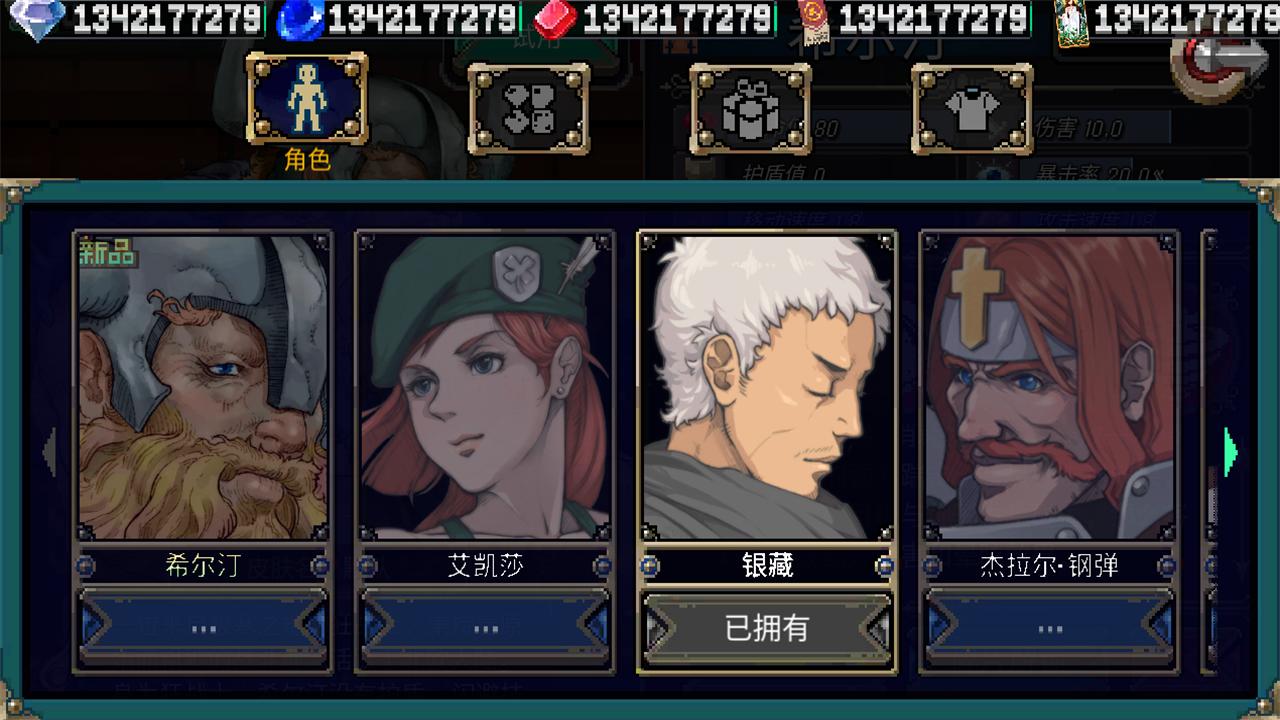The width and height of the screenshot is (1280, 720).
Task: Open the dice-and-gems panel icon
Action: tap(529, 103)
